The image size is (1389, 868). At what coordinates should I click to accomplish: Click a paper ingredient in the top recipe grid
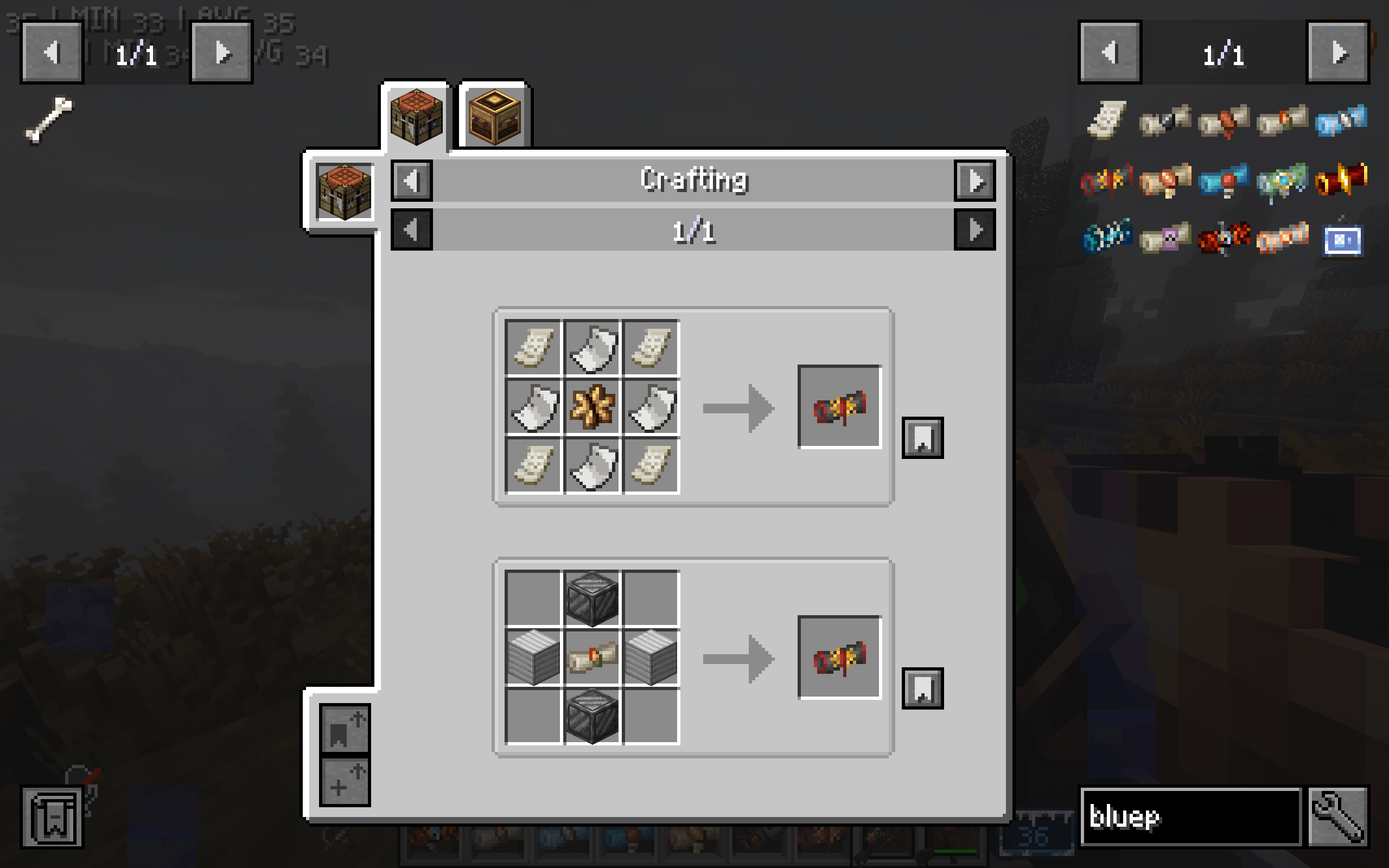pyautogui.click(x=533, y=347)
